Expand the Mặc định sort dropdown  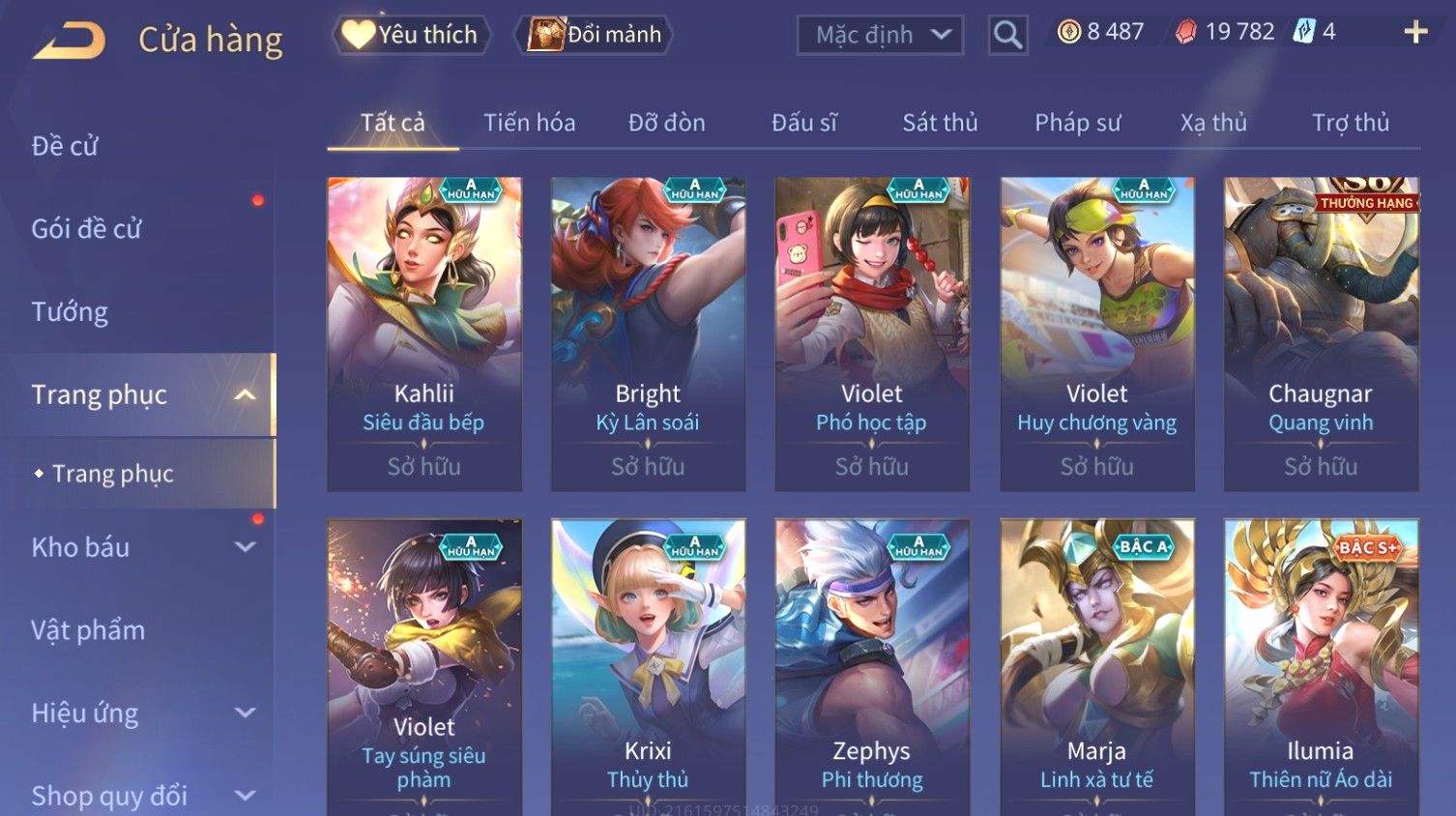(880, 36)
